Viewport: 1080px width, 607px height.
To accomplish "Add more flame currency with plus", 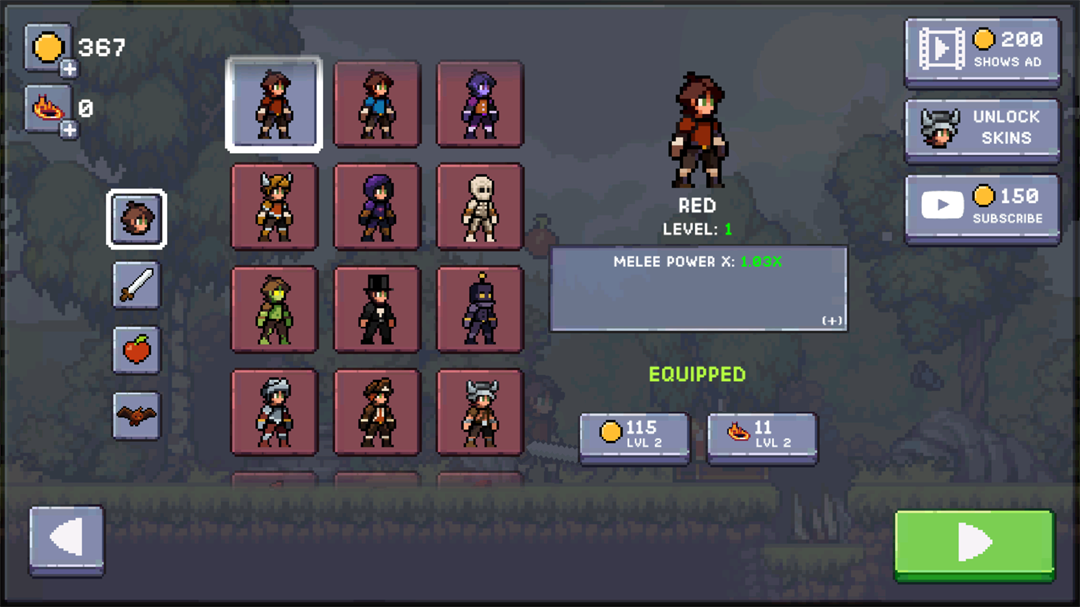I will click(x=68, y=129).
